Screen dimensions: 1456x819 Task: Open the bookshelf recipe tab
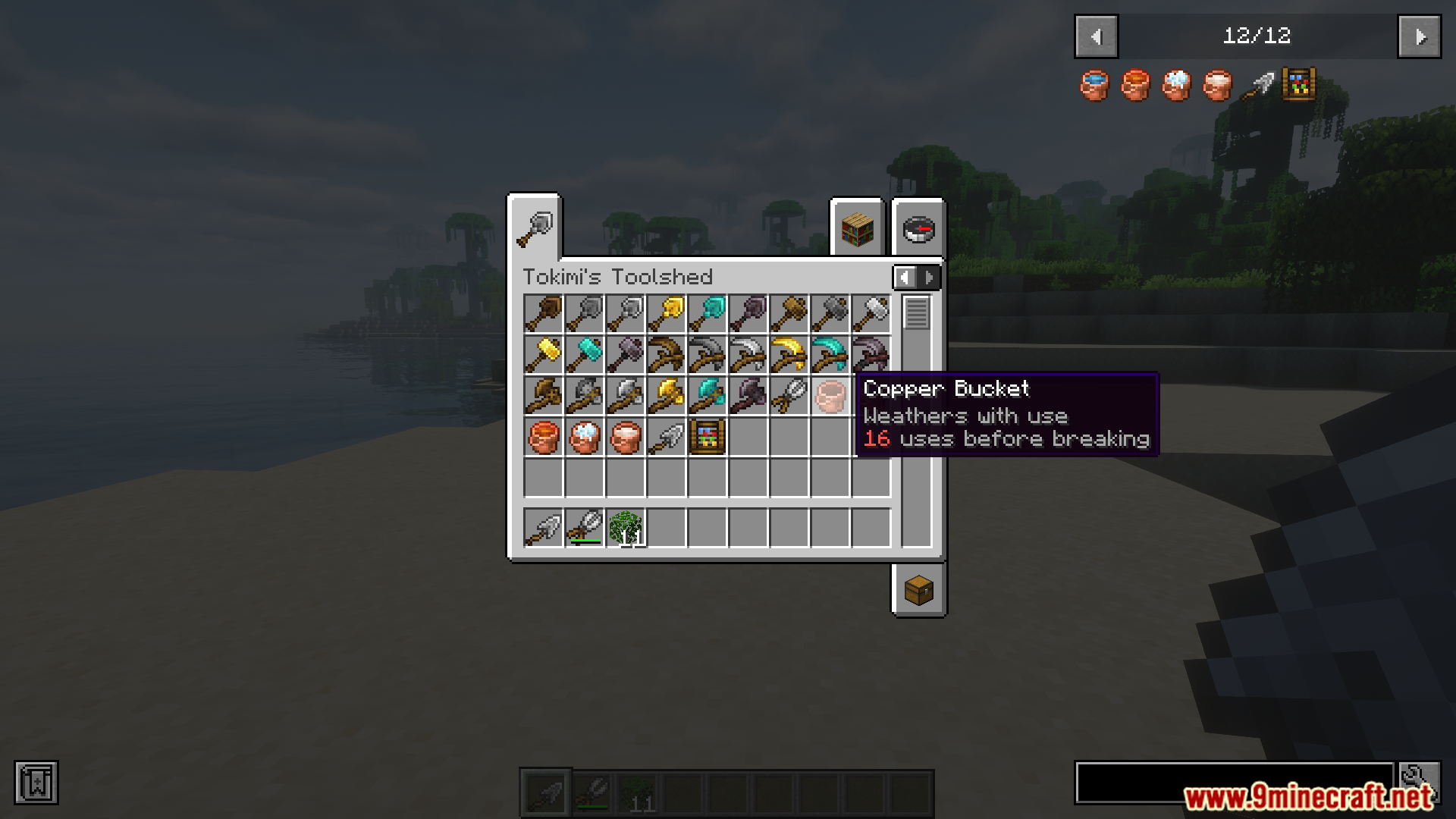pyautogui.click(x=856, y=230)
